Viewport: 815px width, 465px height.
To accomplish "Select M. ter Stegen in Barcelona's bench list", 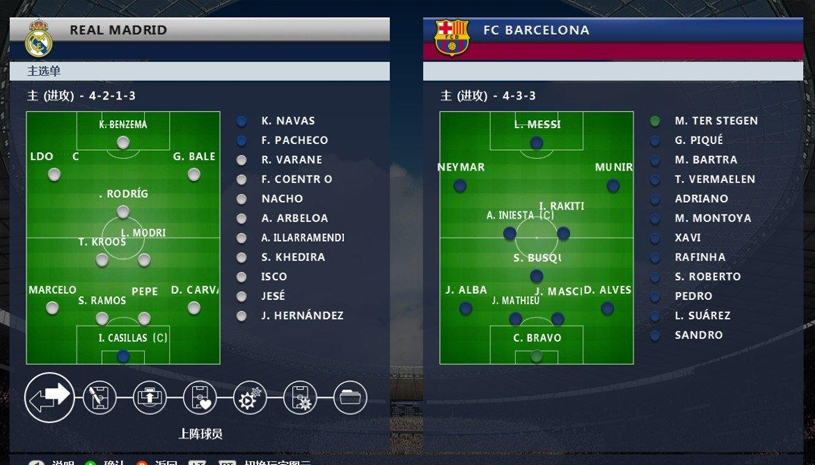I will 716,121.
